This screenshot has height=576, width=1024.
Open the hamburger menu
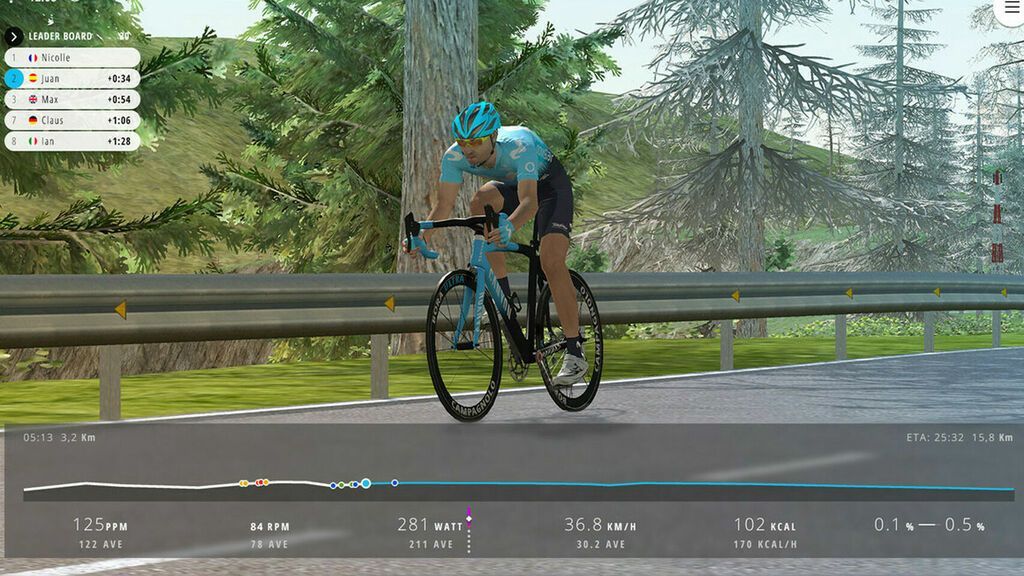pos(1012,8)
